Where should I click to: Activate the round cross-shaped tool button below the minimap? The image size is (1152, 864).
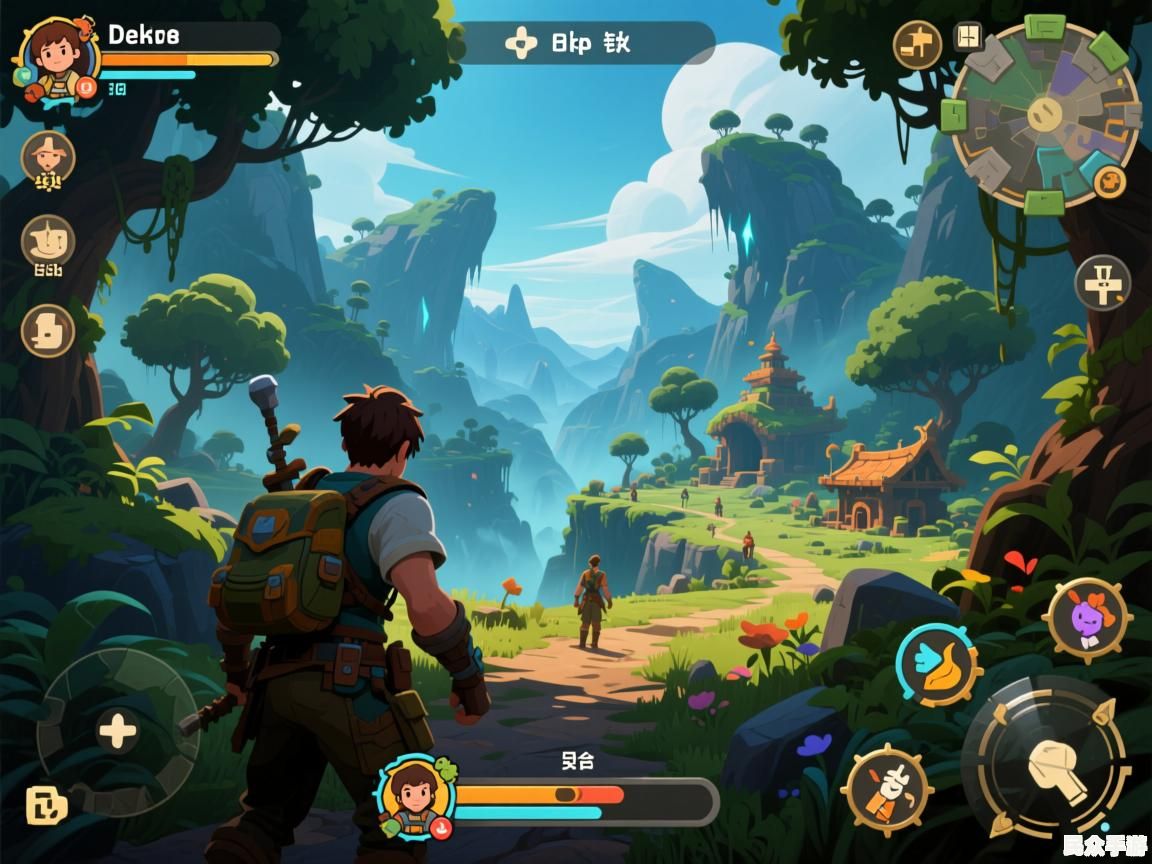click(x=1102, y=282)
